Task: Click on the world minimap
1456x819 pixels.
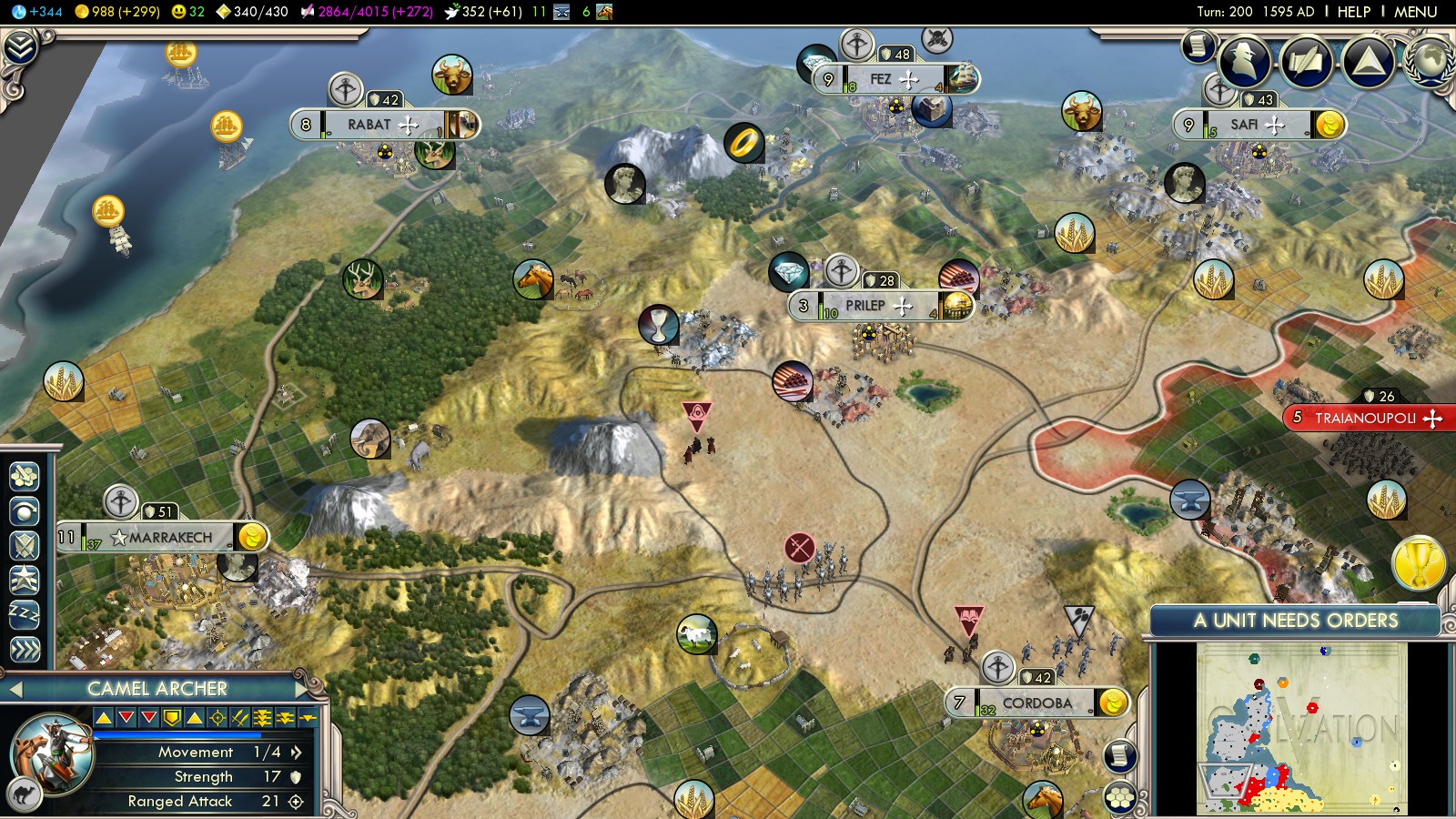Action: tap(1302, 728)
